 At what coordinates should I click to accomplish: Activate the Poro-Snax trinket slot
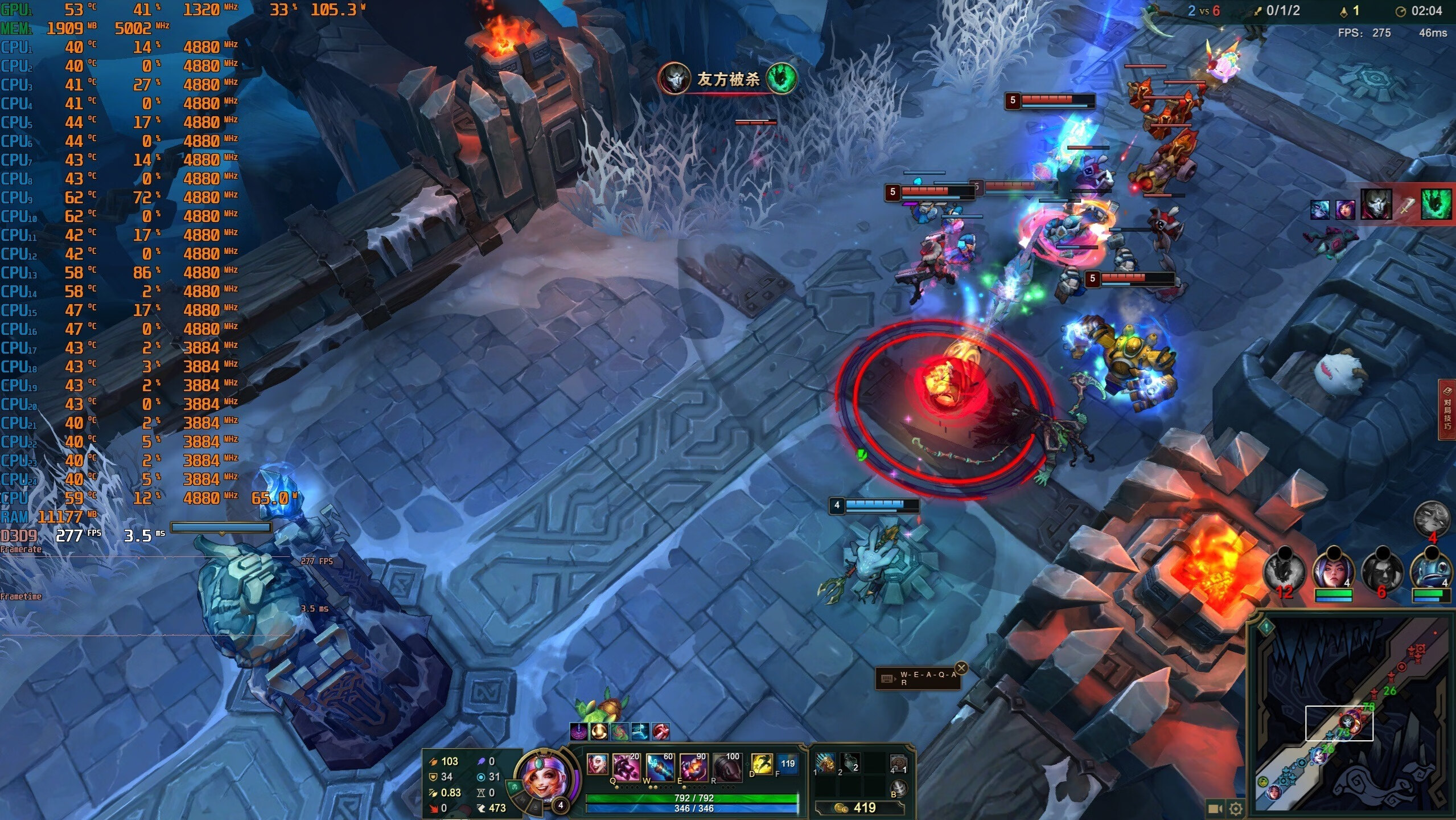coord(898,763)
